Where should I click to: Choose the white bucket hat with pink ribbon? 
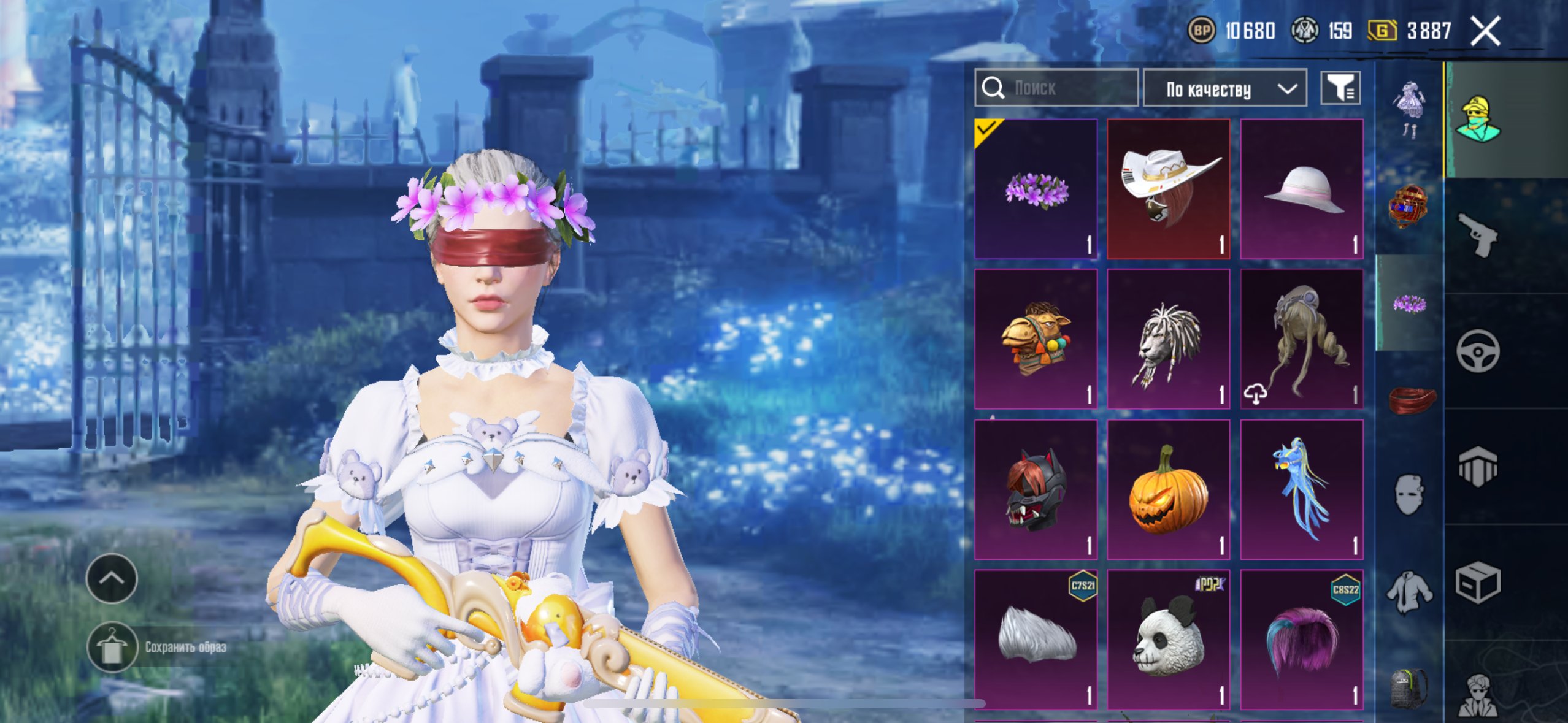[1302, 189]
